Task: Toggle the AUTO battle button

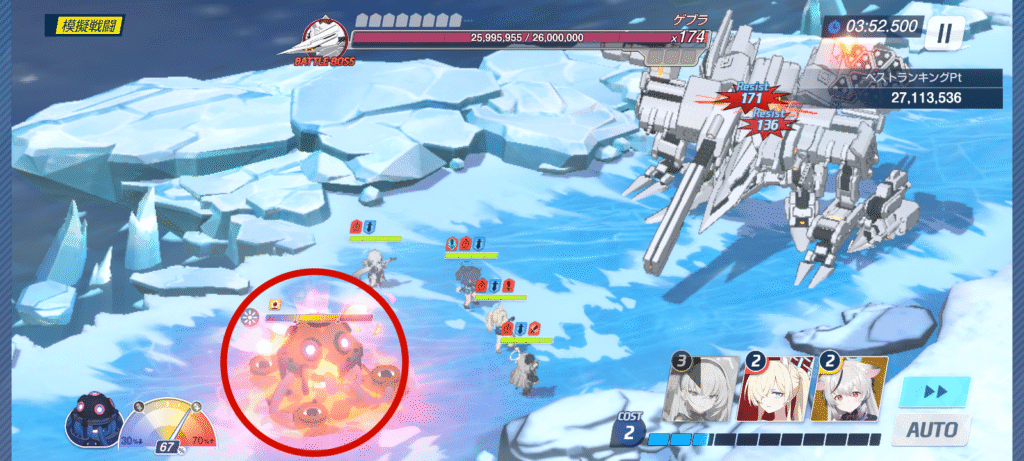Action: point(932,430)
